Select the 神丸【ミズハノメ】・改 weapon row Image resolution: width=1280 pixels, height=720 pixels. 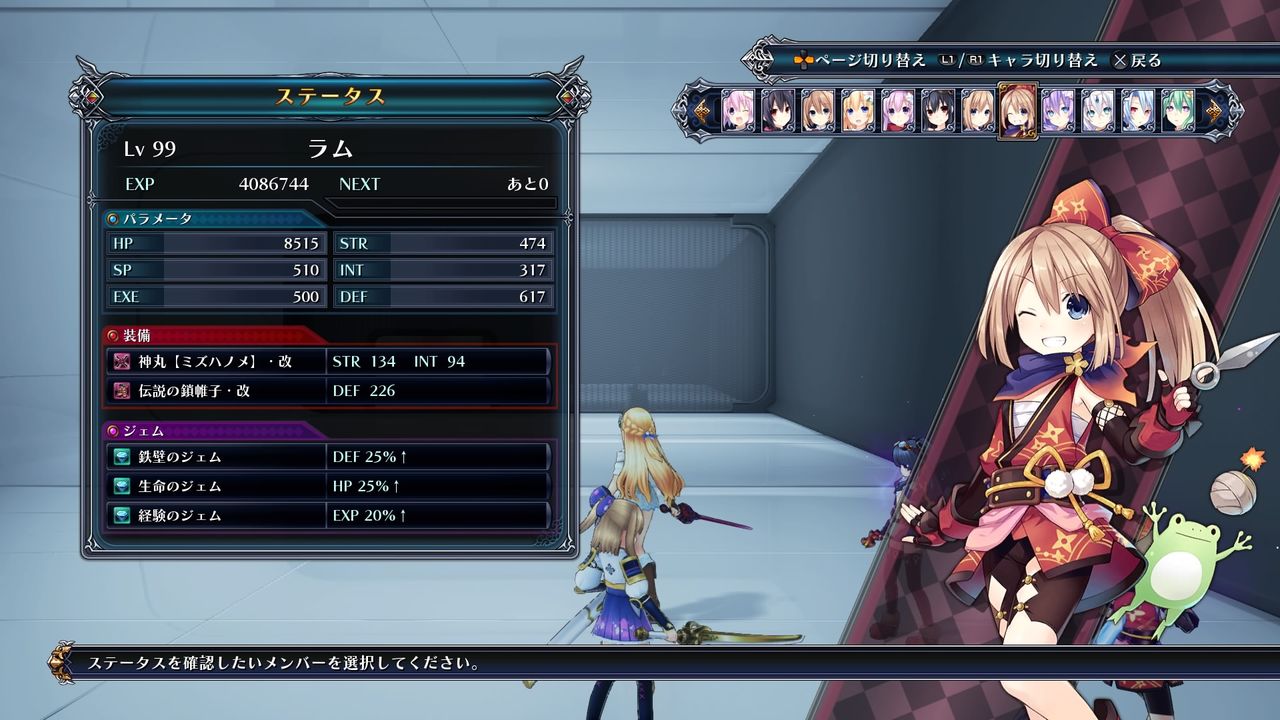330,361
